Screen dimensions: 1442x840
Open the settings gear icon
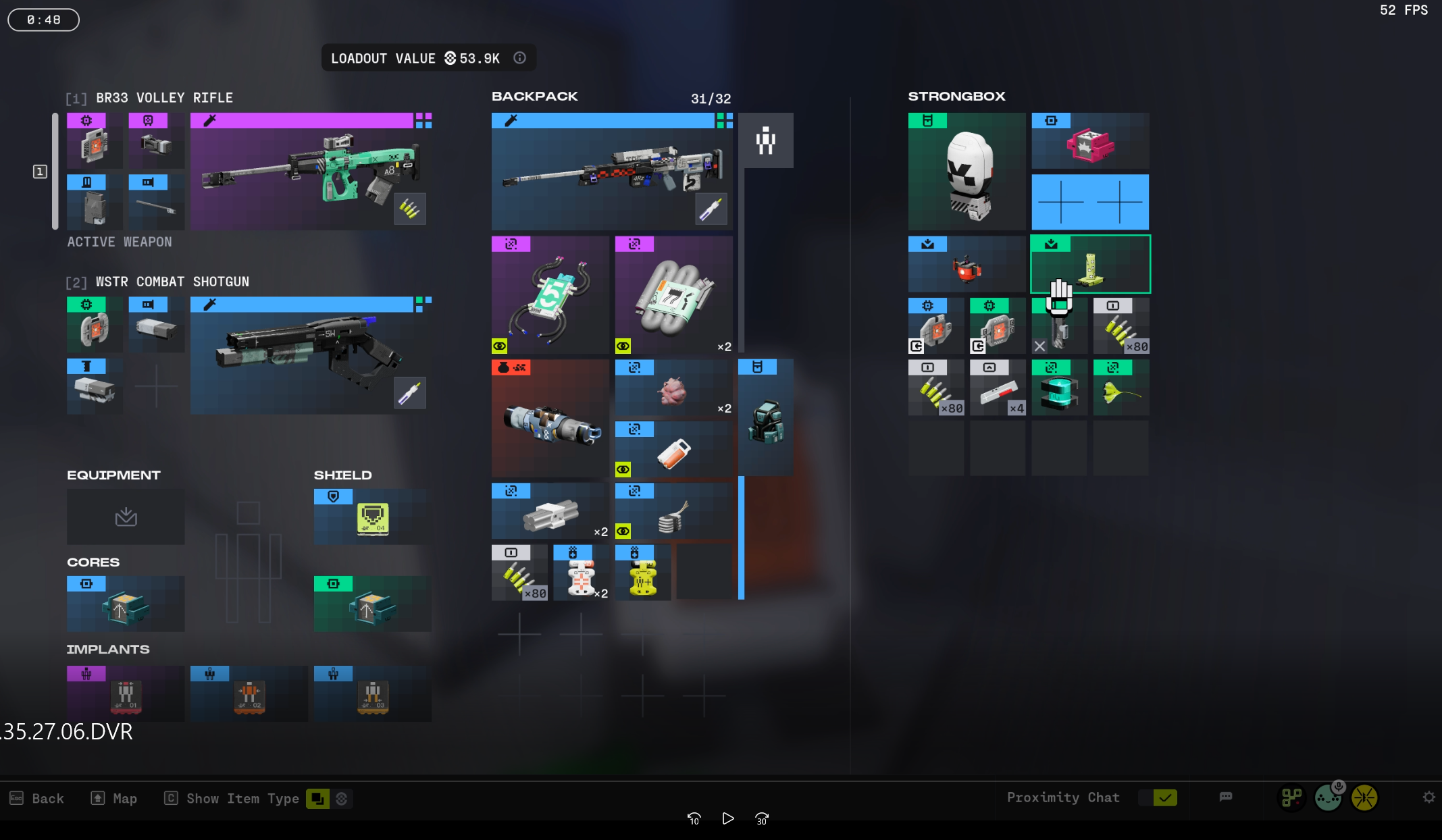(x=1428, y=797)
